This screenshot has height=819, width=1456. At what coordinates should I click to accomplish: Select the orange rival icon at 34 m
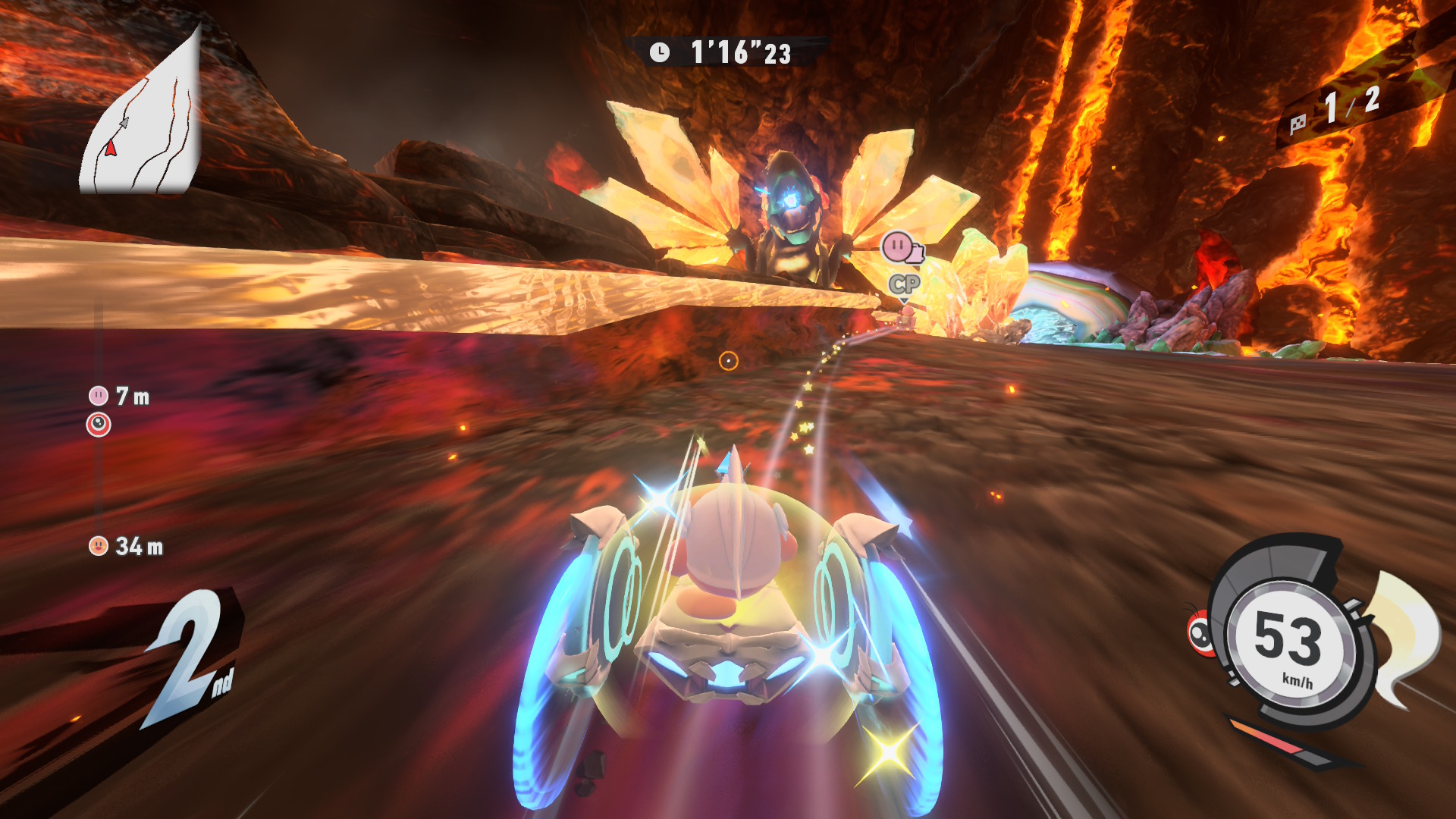(99, 546)
